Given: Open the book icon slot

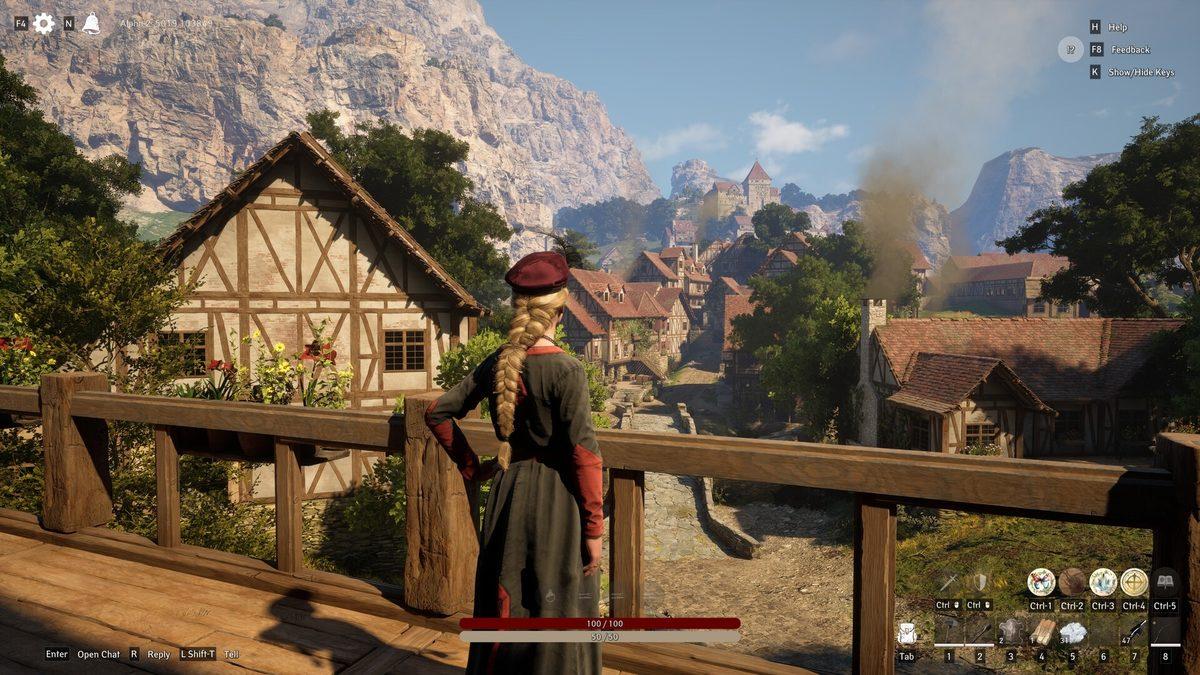Looking at the screenshot, I should pos(1165,582).
